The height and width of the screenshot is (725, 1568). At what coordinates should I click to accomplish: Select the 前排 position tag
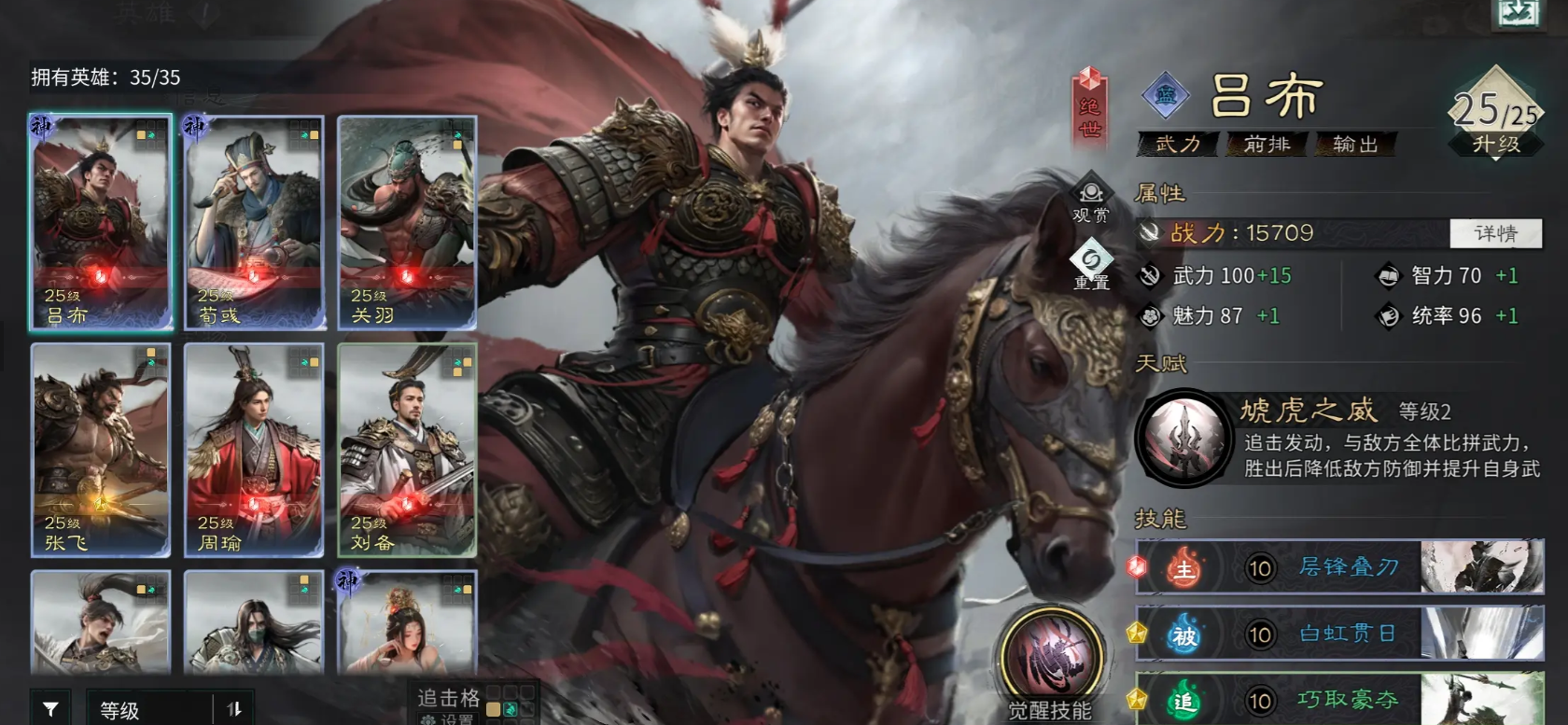click(x=1265, y=146)
